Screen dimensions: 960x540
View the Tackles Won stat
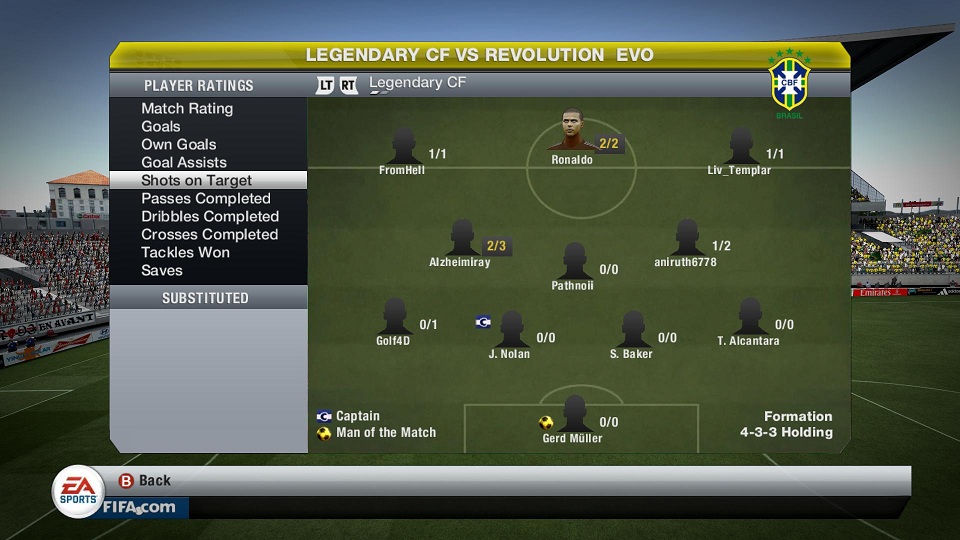tap(186, 252)
